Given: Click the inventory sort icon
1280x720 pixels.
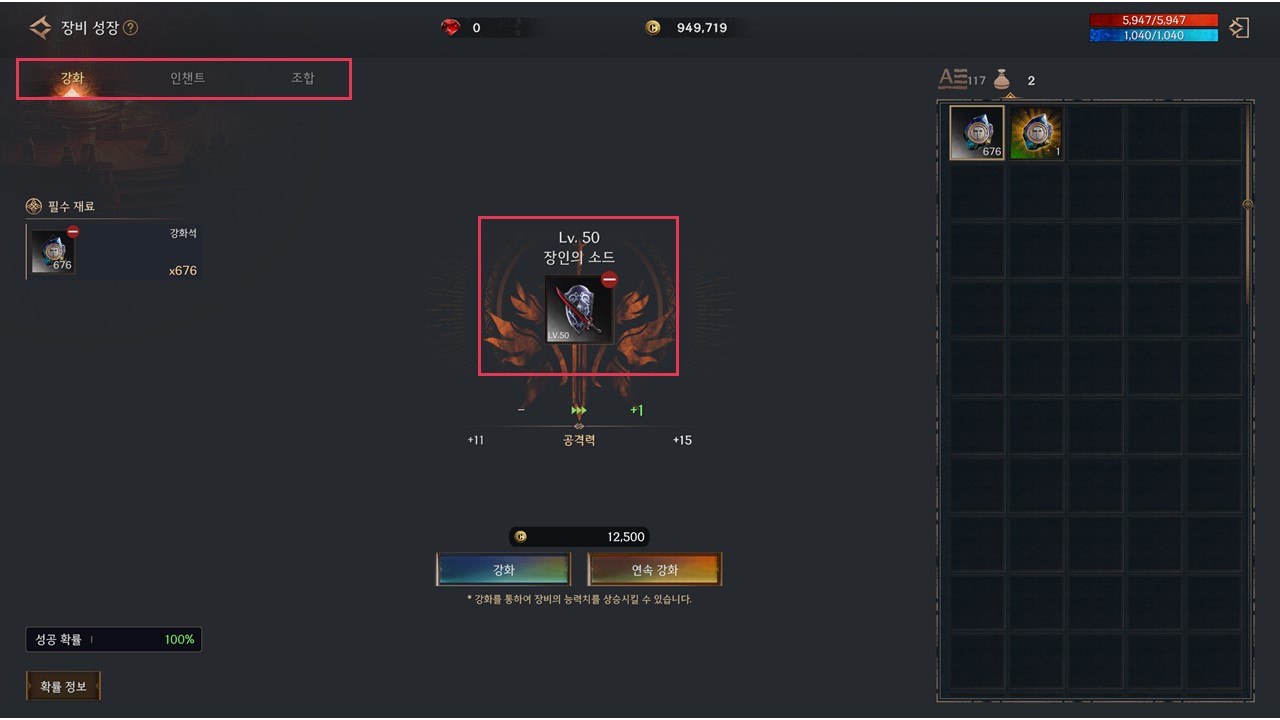Looking at the screenshot, I should (x=952, y=79).
